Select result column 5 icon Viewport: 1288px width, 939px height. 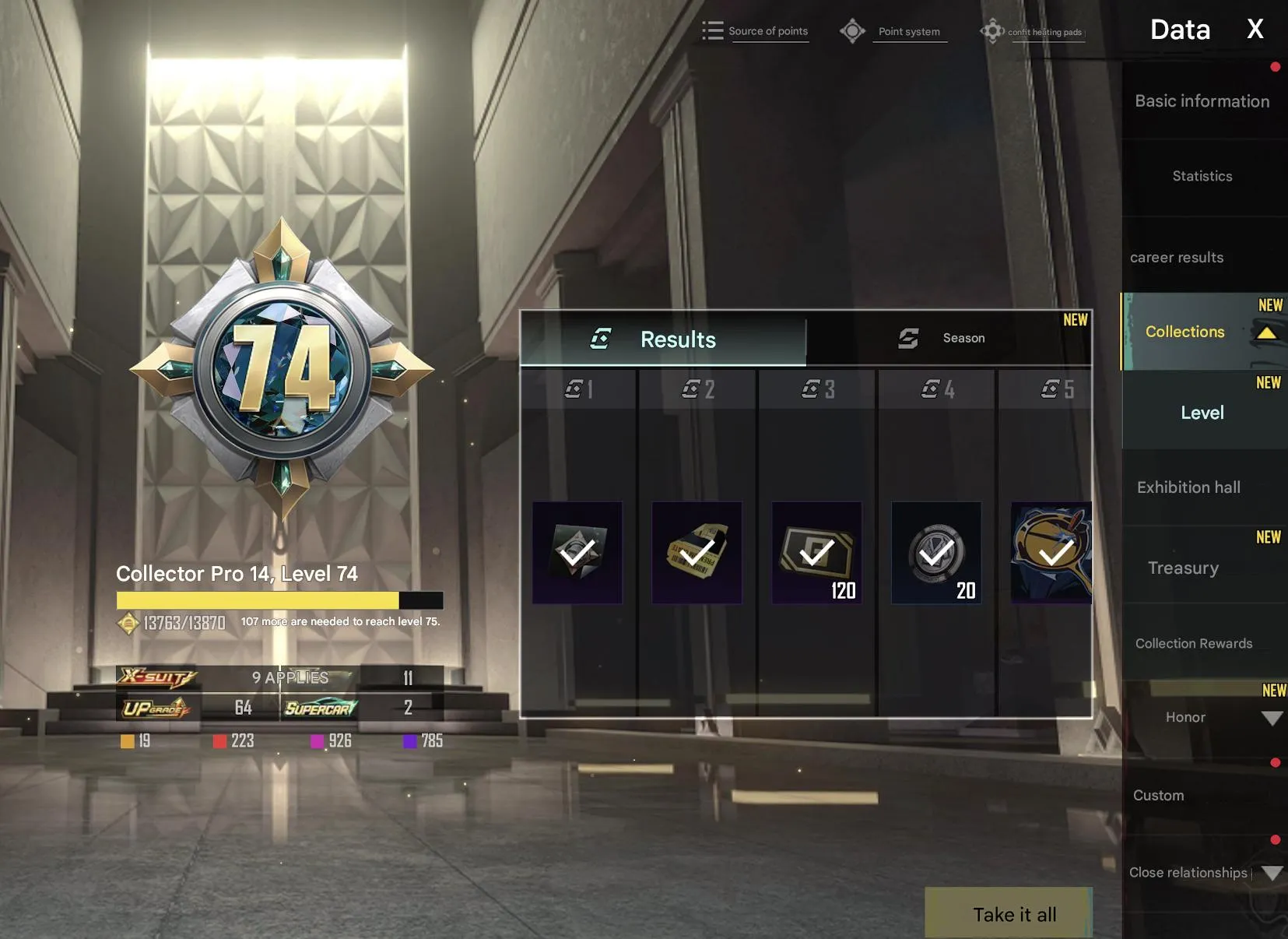1054,389
